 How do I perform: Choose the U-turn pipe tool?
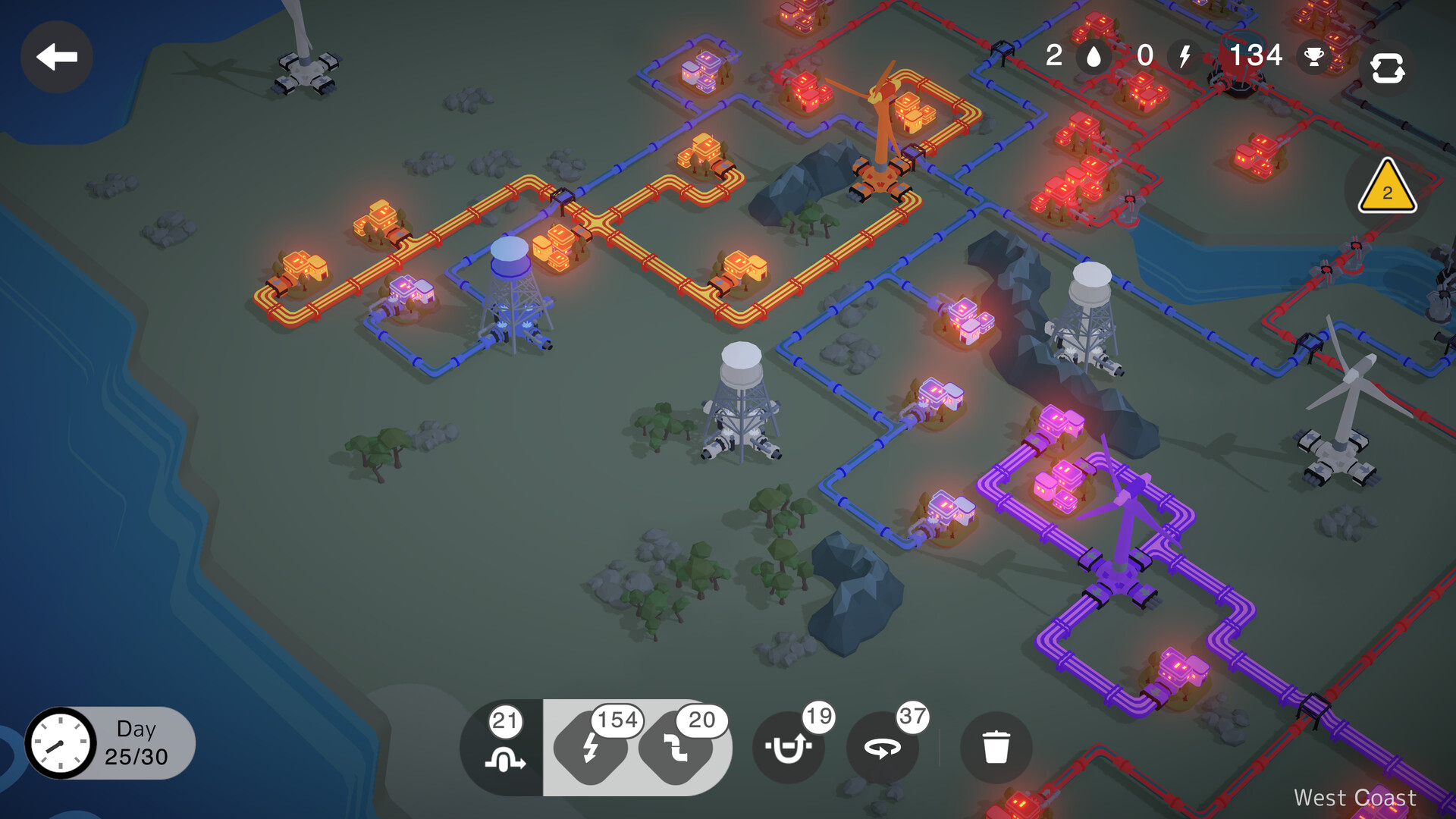pyautogui.click(x=789, y=747)
